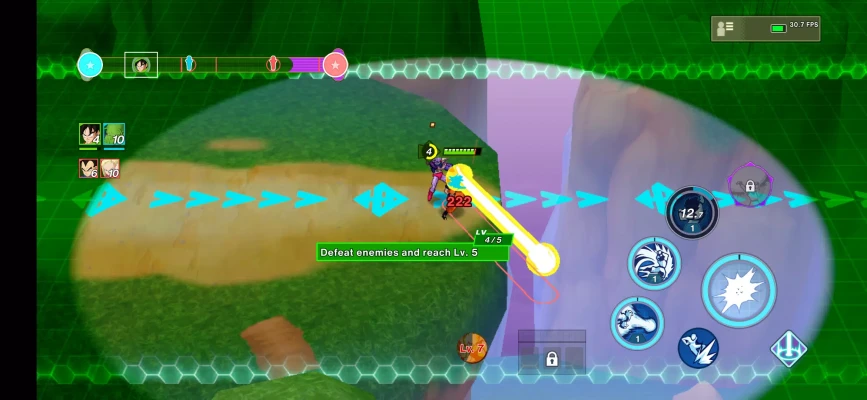Tap the boxed character marker on the lane bar
The height and width of the screenshot is (400, 867).
141,65
